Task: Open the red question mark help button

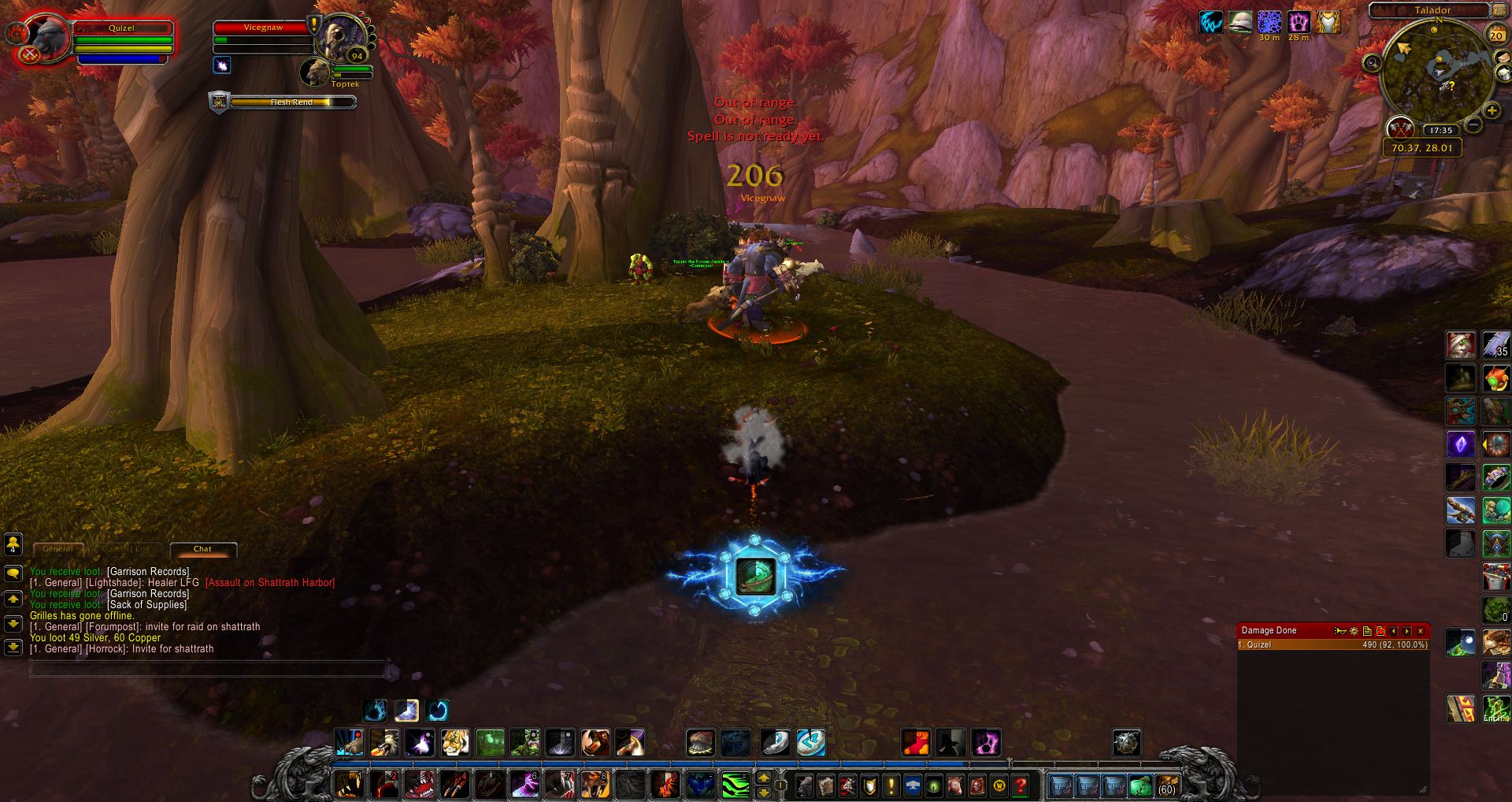Action: pyautogui.click(x=1021, y=785)
